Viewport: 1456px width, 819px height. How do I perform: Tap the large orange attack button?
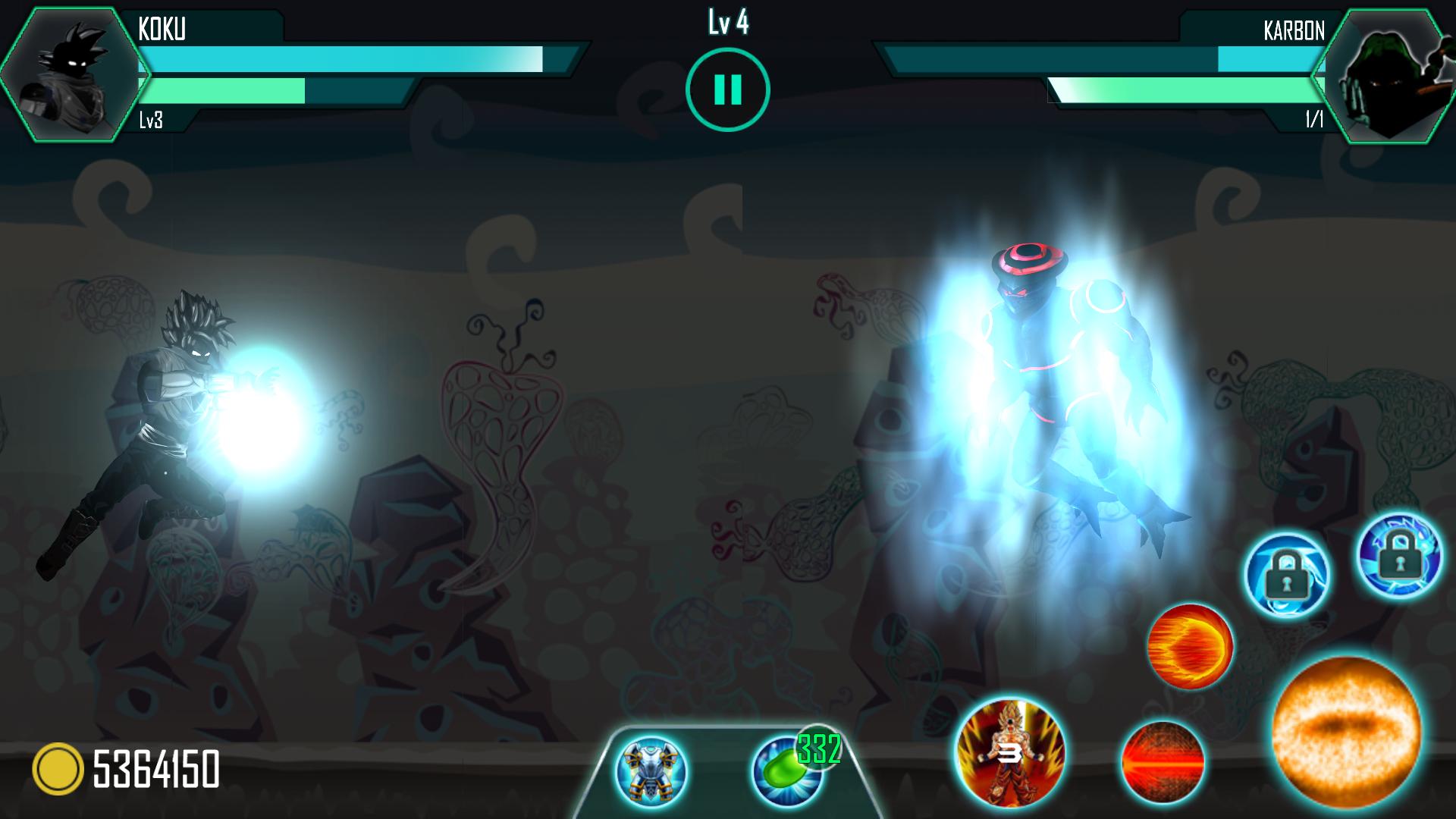(x=1346, y=732)
